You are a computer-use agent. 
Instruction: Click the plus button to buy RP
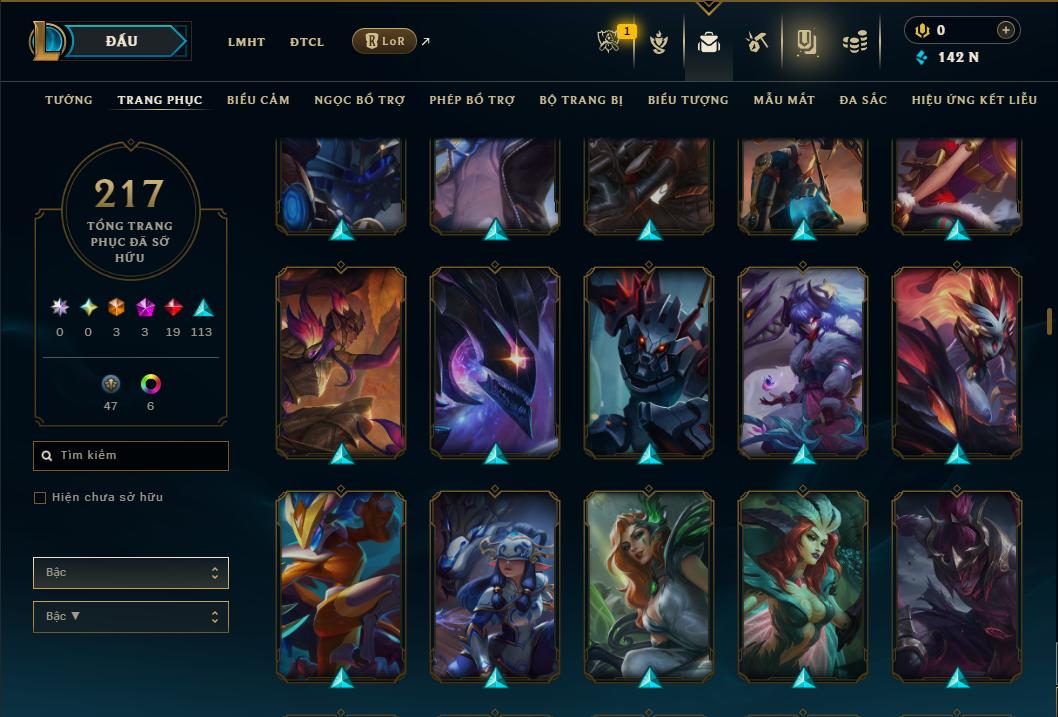1005,30
